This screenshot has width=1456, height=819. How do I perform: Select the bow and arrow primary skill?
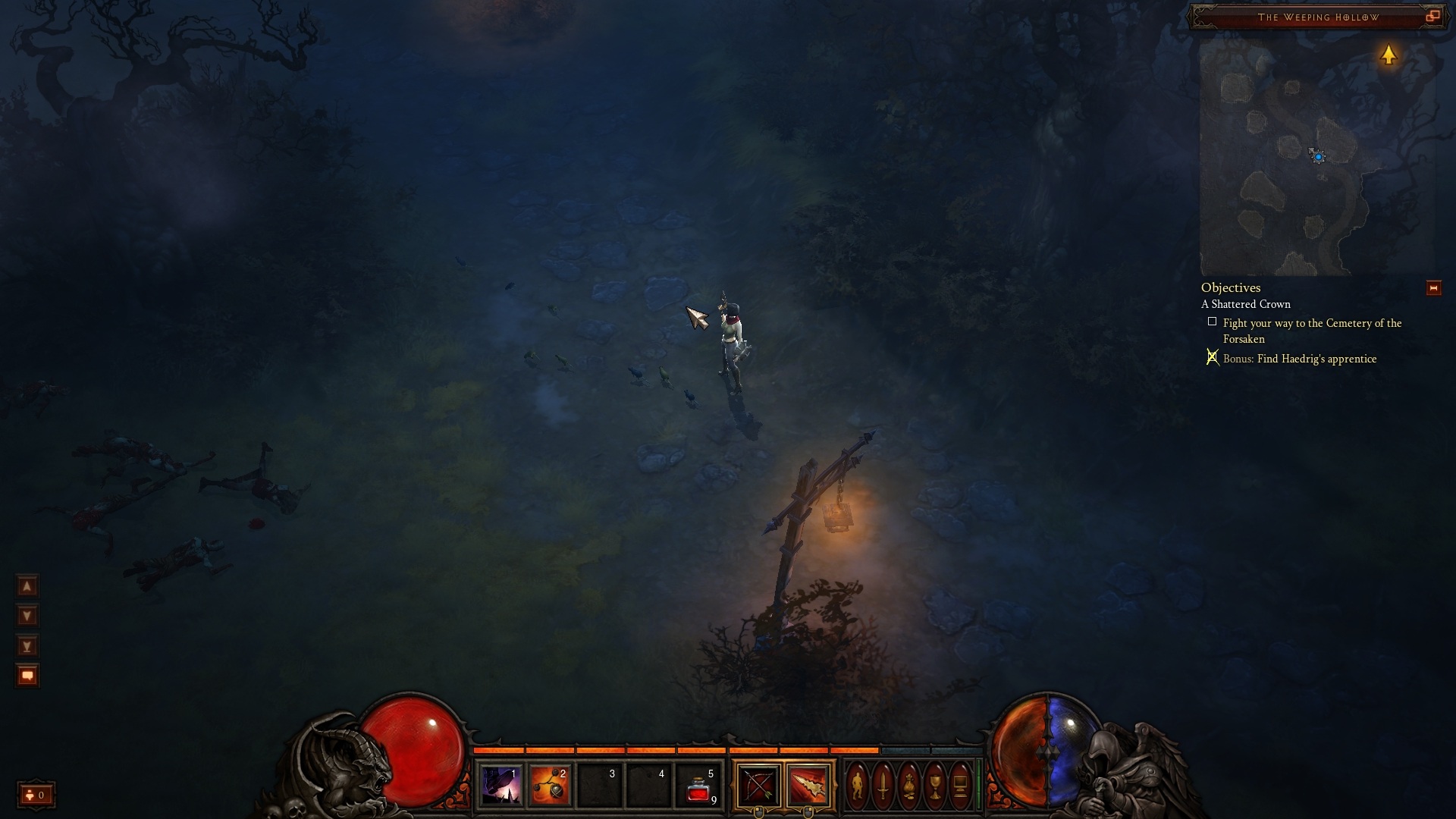(x=758, y=786)
